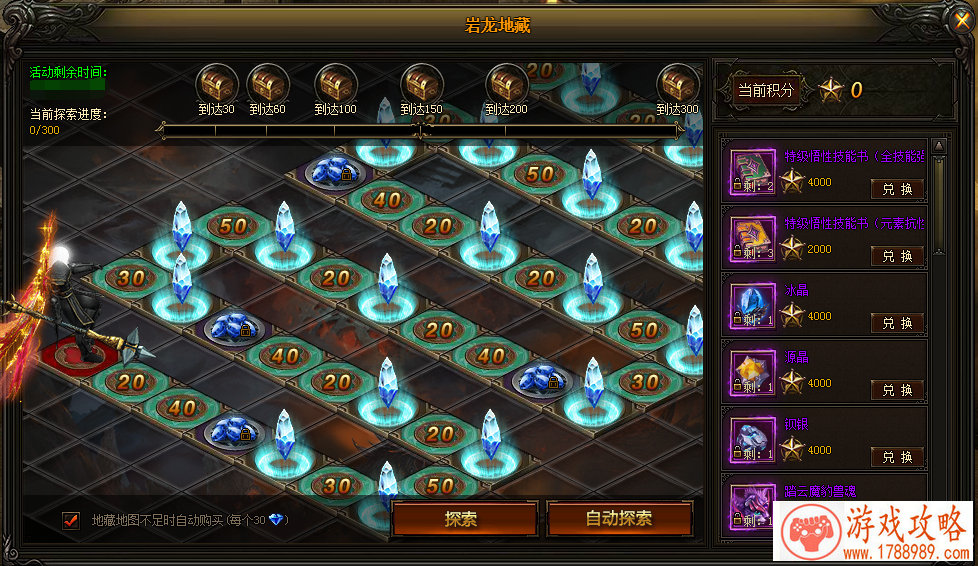The height and width of the screenshot is (566, 978).
Task: Exchange the 4000-point green skill book
Action: click(897, 189)
